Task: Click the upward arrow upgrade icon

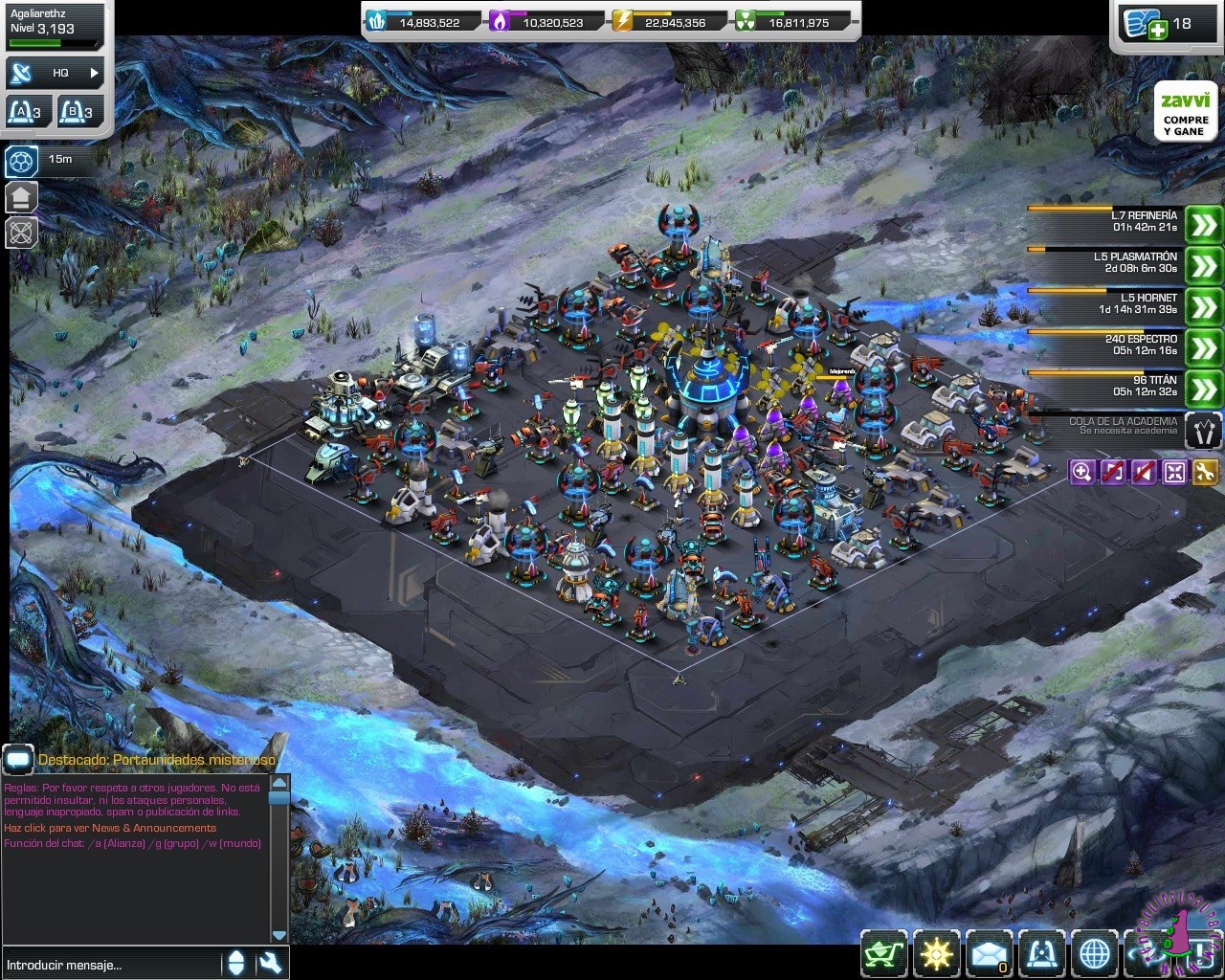Action: click(22, 198)
